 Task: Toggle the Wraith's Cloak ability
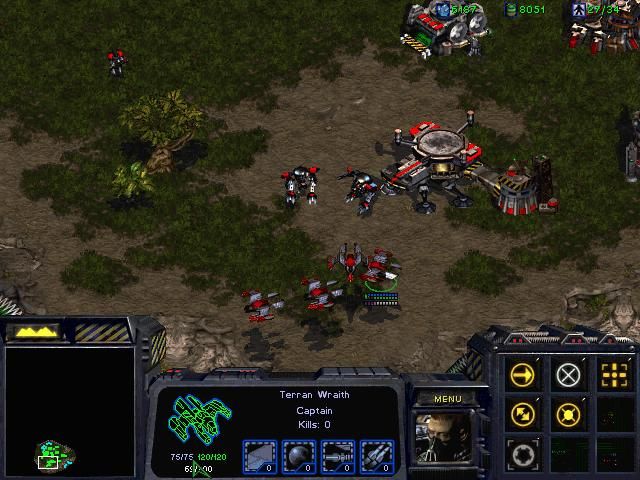coord(523,453)
